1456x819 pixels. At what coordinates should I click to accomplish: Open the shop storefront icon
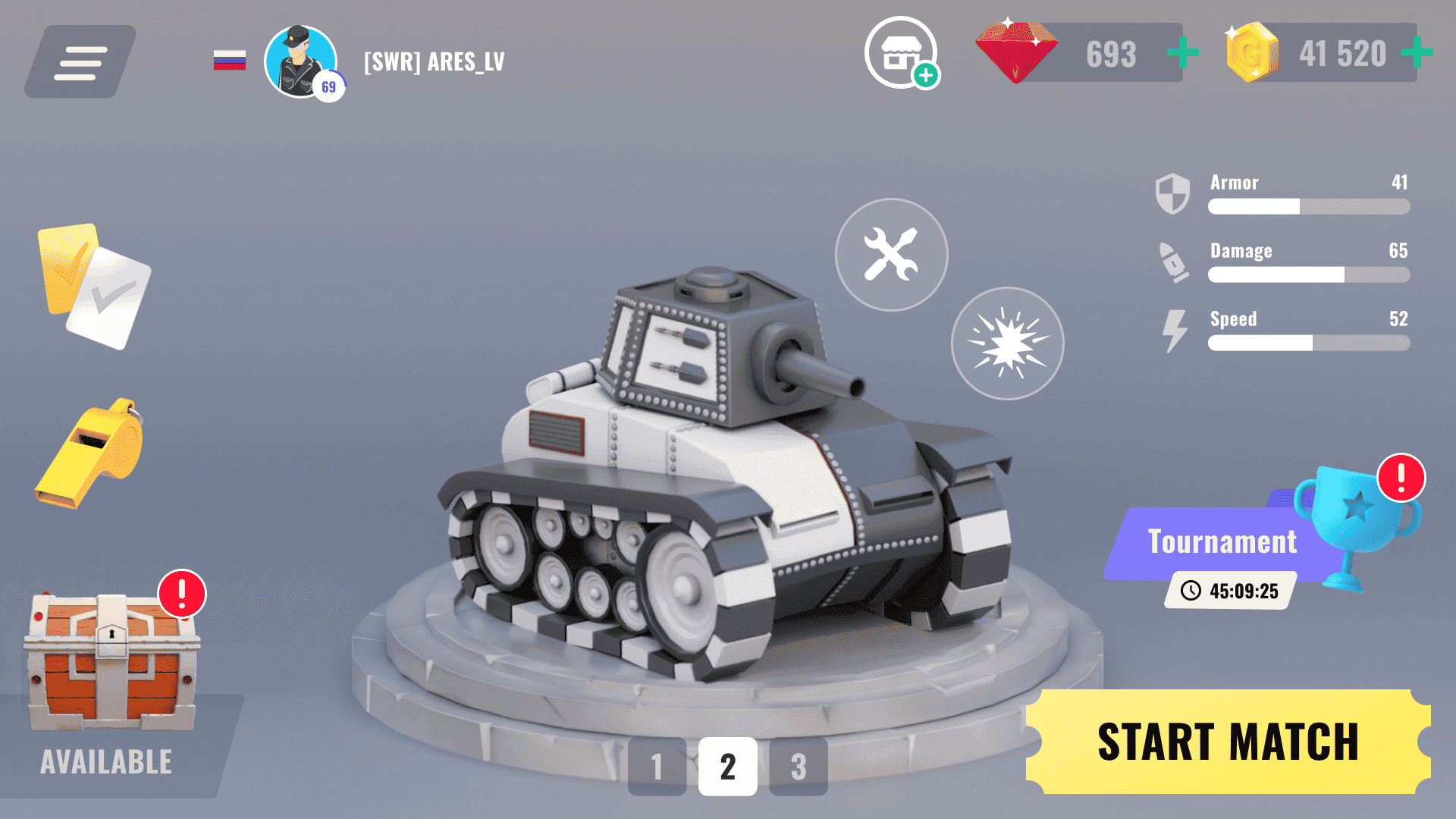[x=900, y=53]
